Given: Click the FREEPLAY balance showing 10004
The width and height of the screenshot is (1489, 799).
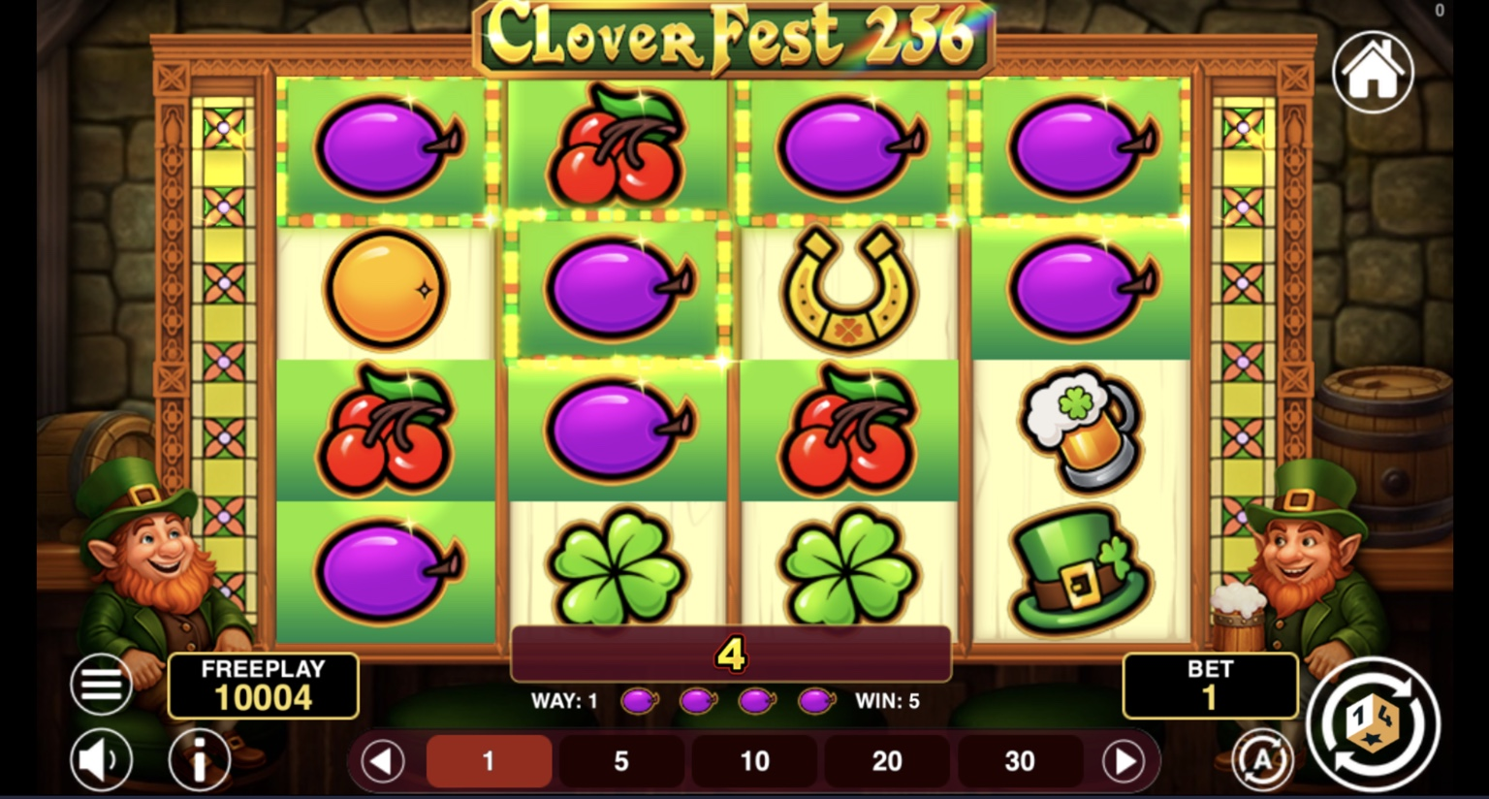Looking at the screenshot, I should [x=264, y=684].
